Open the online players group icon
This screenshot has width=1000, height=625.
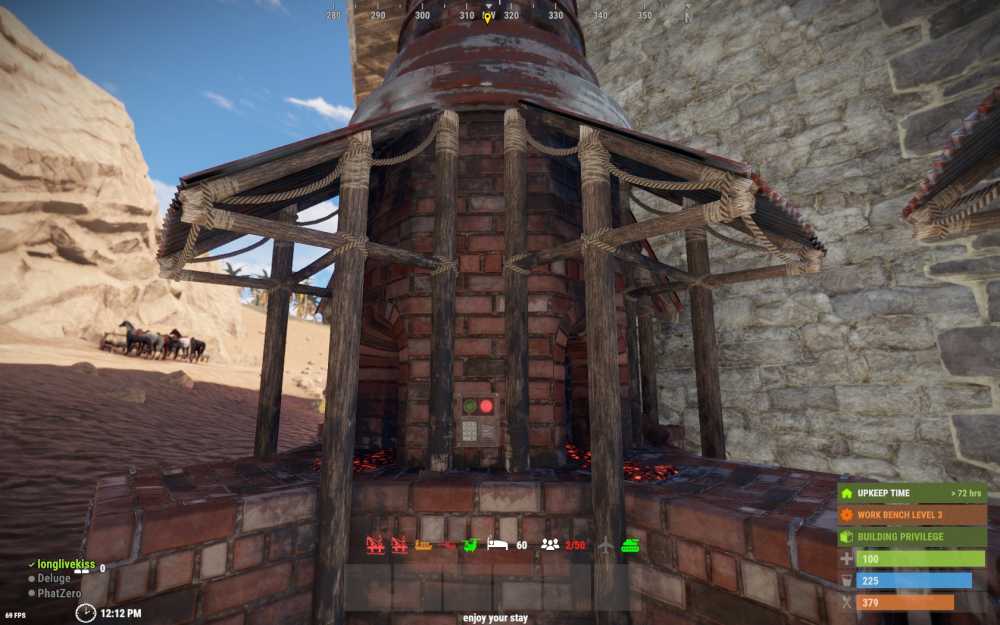click(x=550, y=545)
